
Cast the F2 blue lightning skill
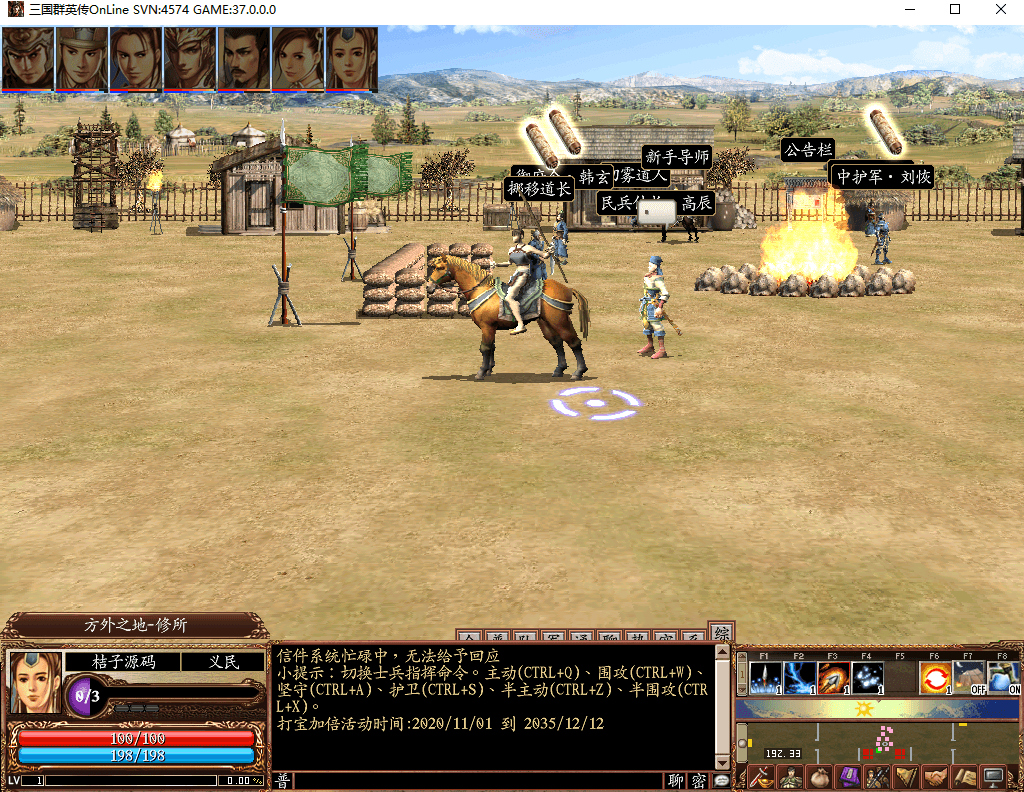(800, 678)
